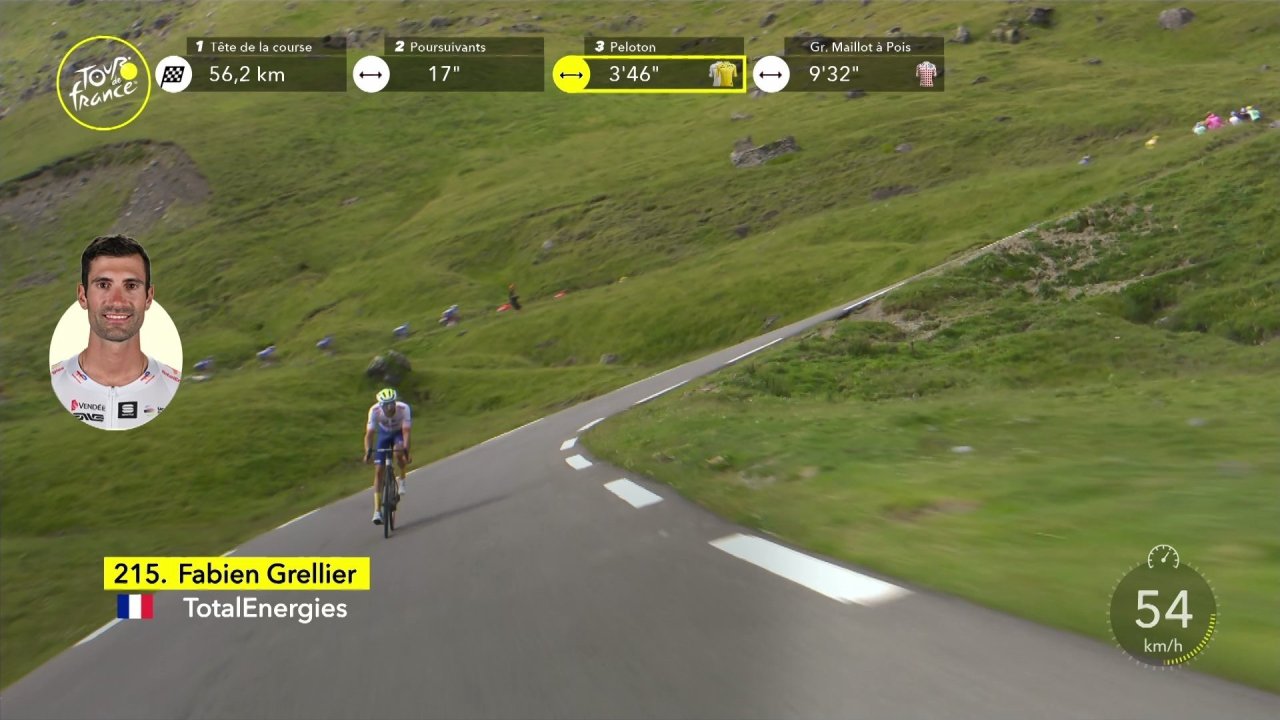Viewport: 1280px width, 720px height.
Task: Click the polka dot jersey icon
Action: [927, 74]
